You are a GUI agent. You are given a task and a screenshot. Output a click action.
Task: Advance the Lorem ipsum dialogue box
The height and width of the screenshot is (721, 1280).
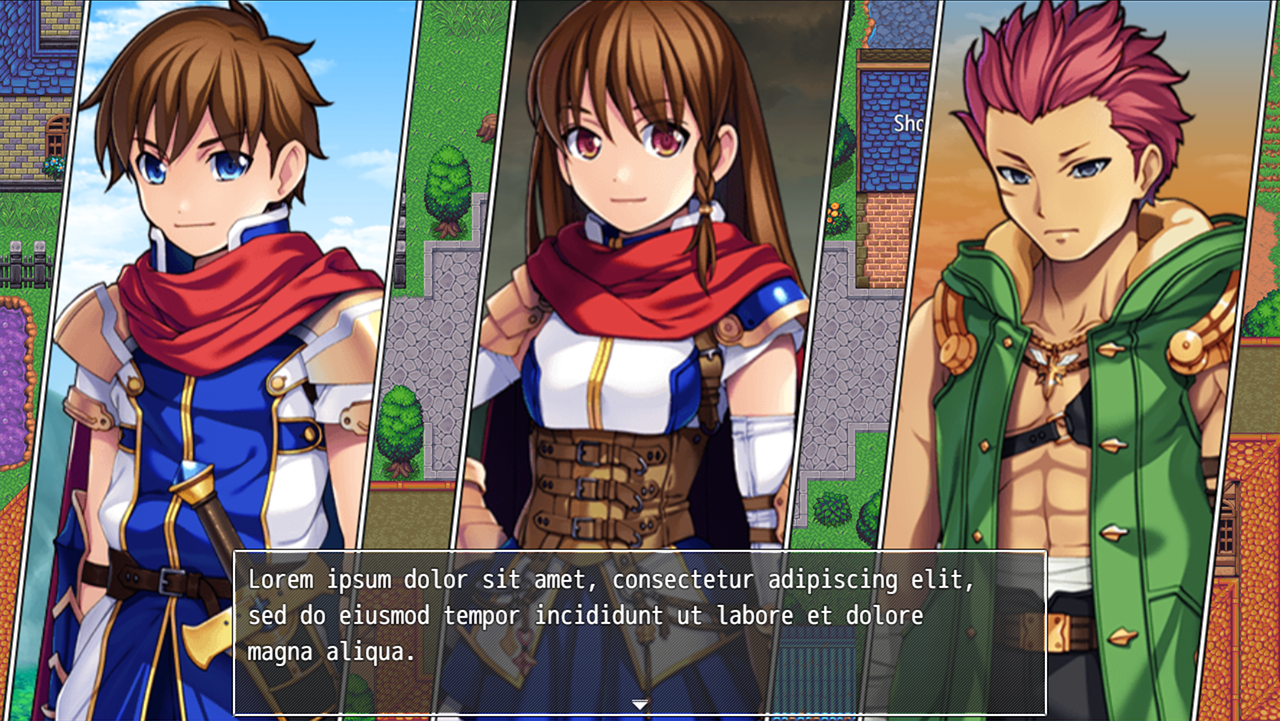(640, 630)
